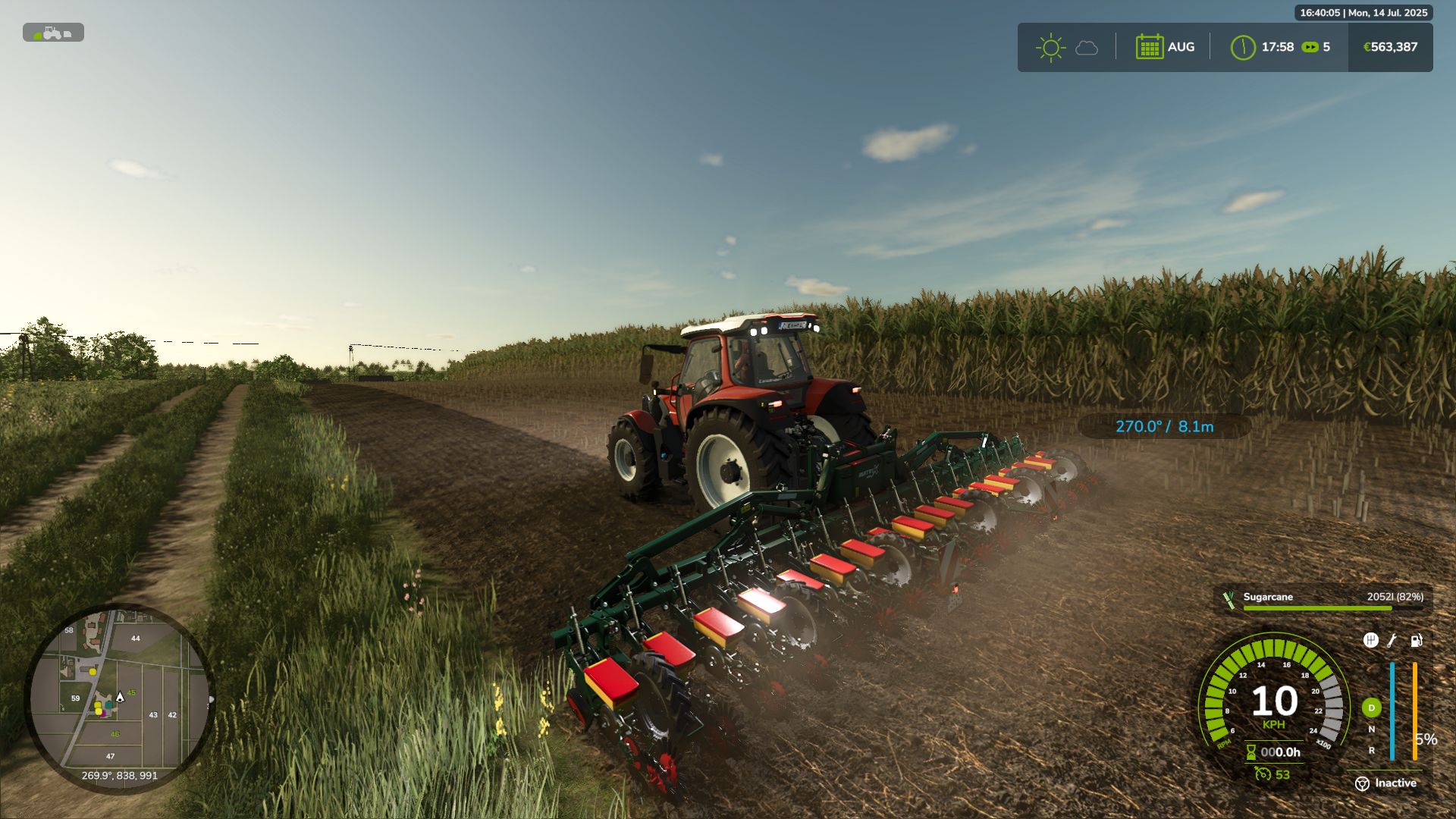Open the cloud weather forecast icon

(1086, 48)
